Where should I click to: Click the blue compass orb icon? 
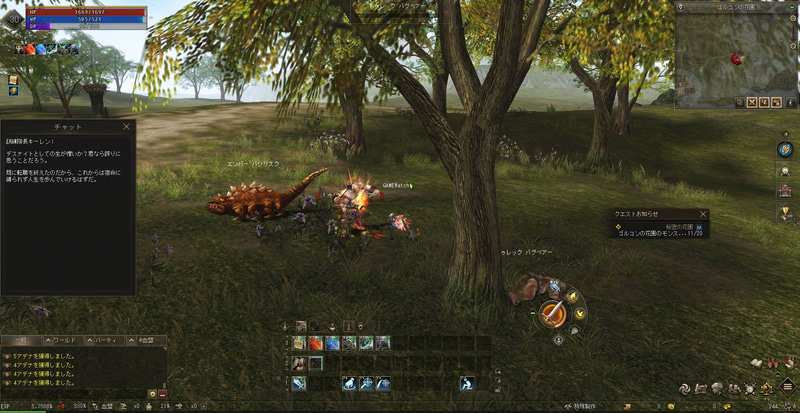(785, 149)
